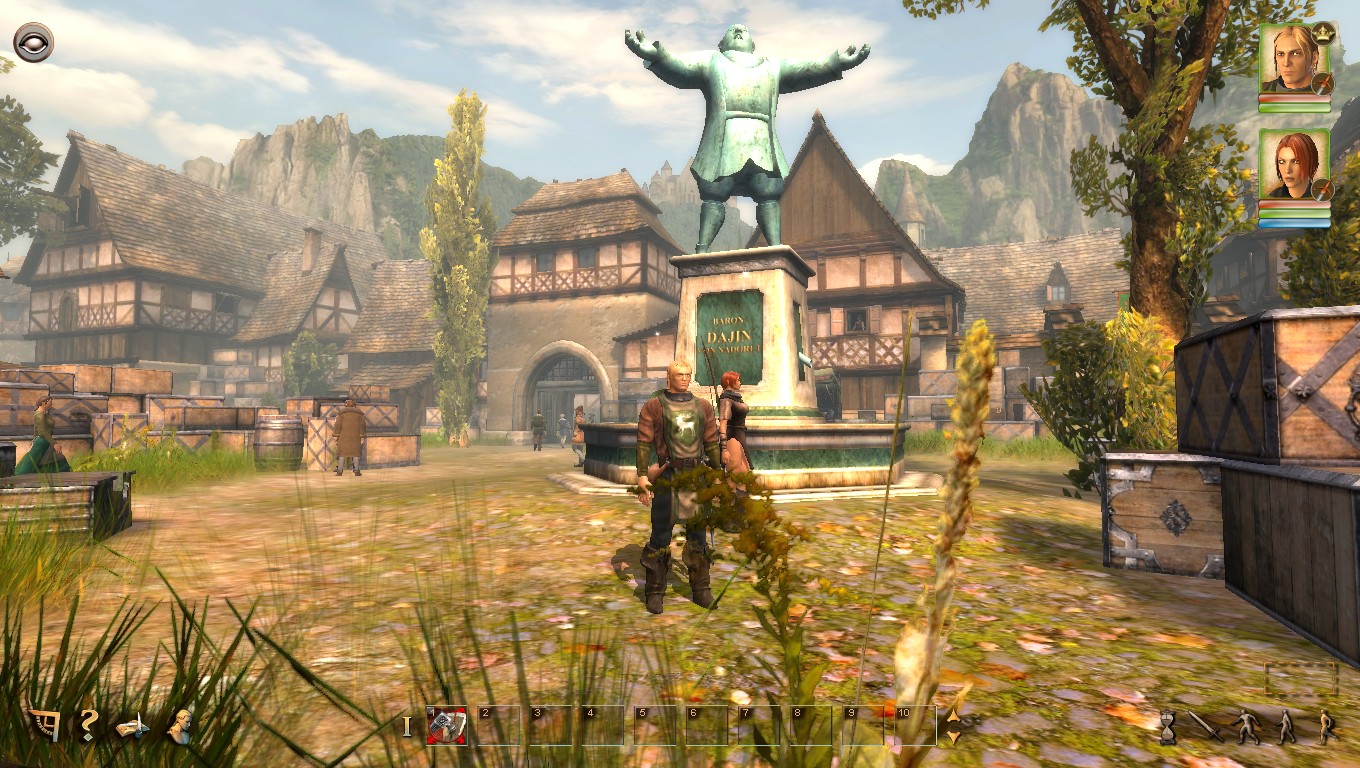Toggle drawn weapons with the sword icon
The image size is (1360, 768).
click(x=1207, y=727)
